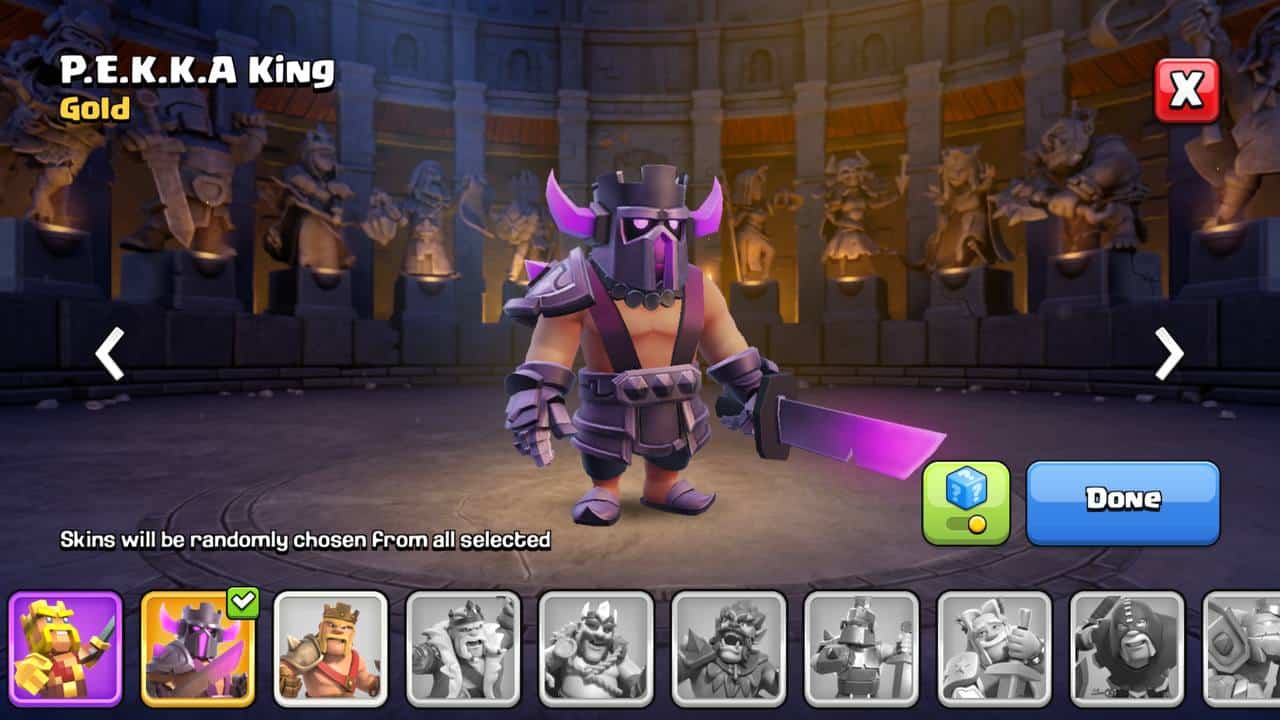1280x720 pixels.
Task: Toggle the random skin dice button
Action: pyautogui.click(x=966, y=503)
